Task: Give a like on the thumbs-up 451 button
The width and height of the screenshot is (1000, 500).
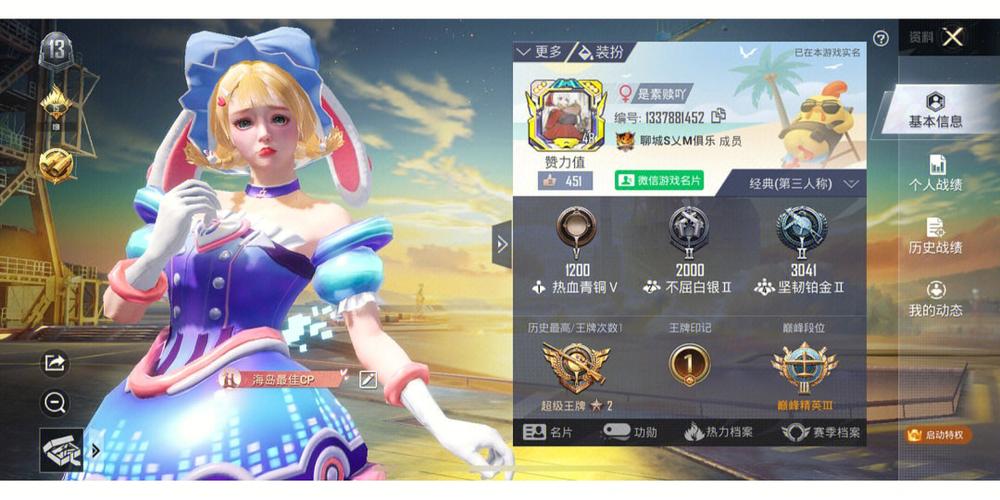Action: click(x=561, y=181)
